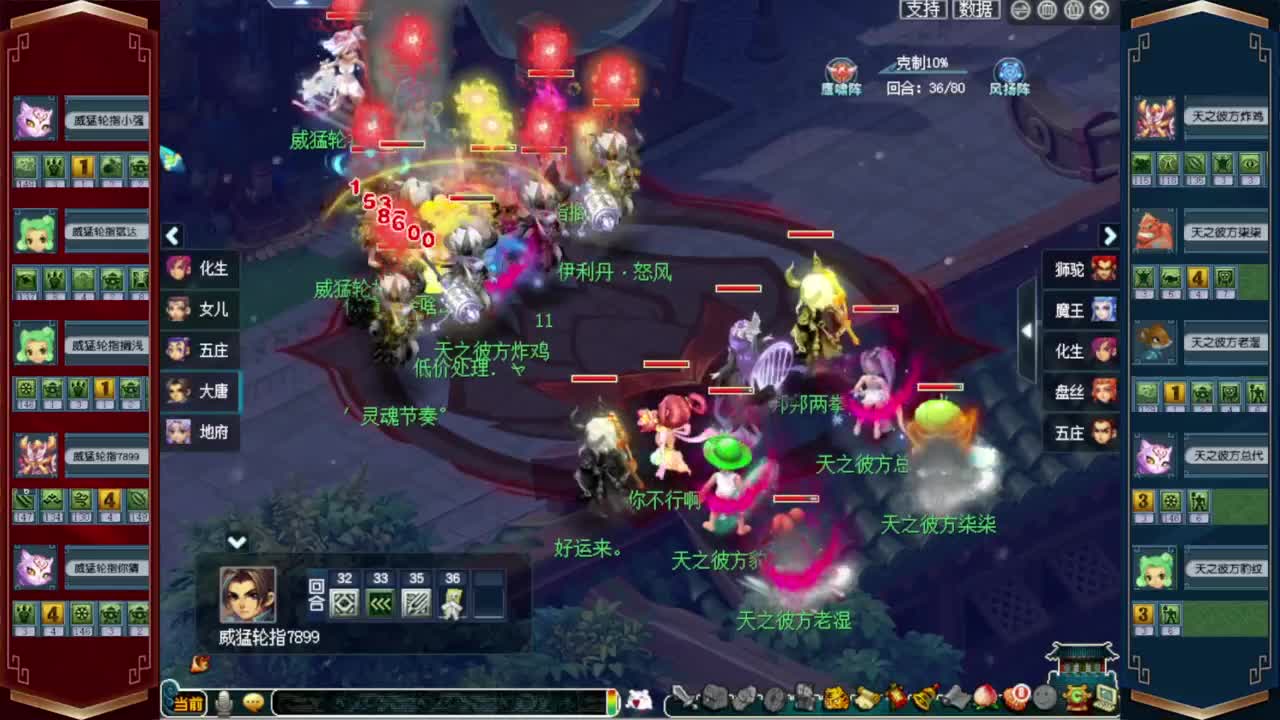Click the green arrows icon under turn 33
The image size is (1280, 720).
point(381,601)
